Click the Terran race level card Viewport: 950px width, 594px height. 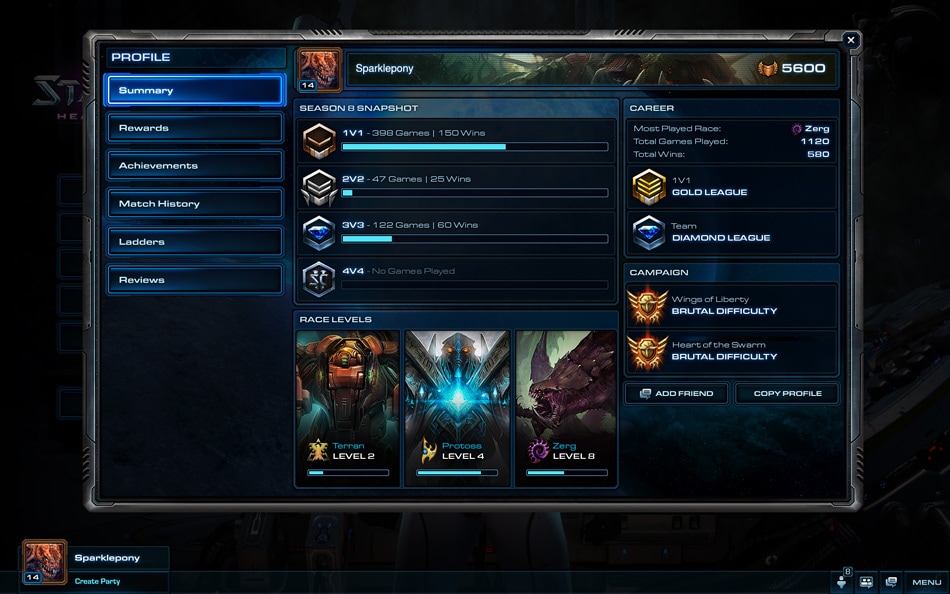[x=348, y=408]
